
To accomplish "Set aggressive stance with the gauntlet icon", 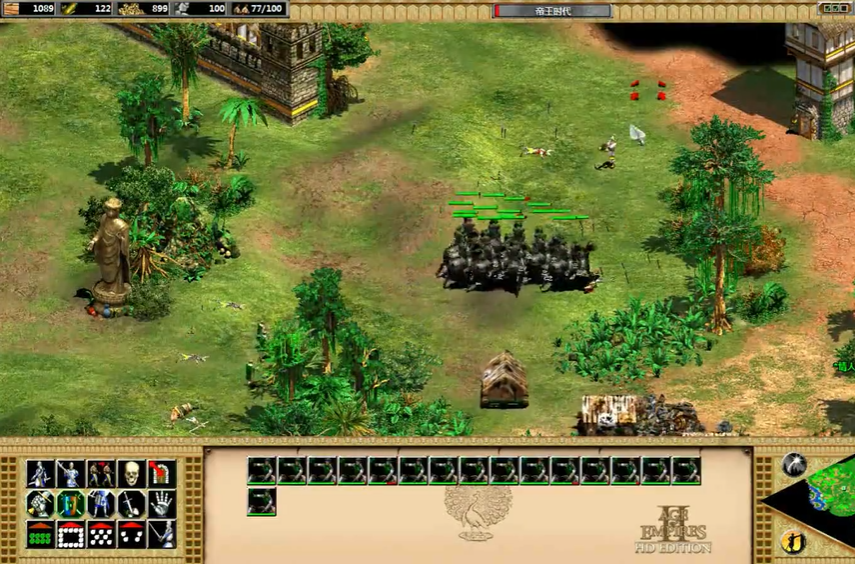I will coord(40,504).
